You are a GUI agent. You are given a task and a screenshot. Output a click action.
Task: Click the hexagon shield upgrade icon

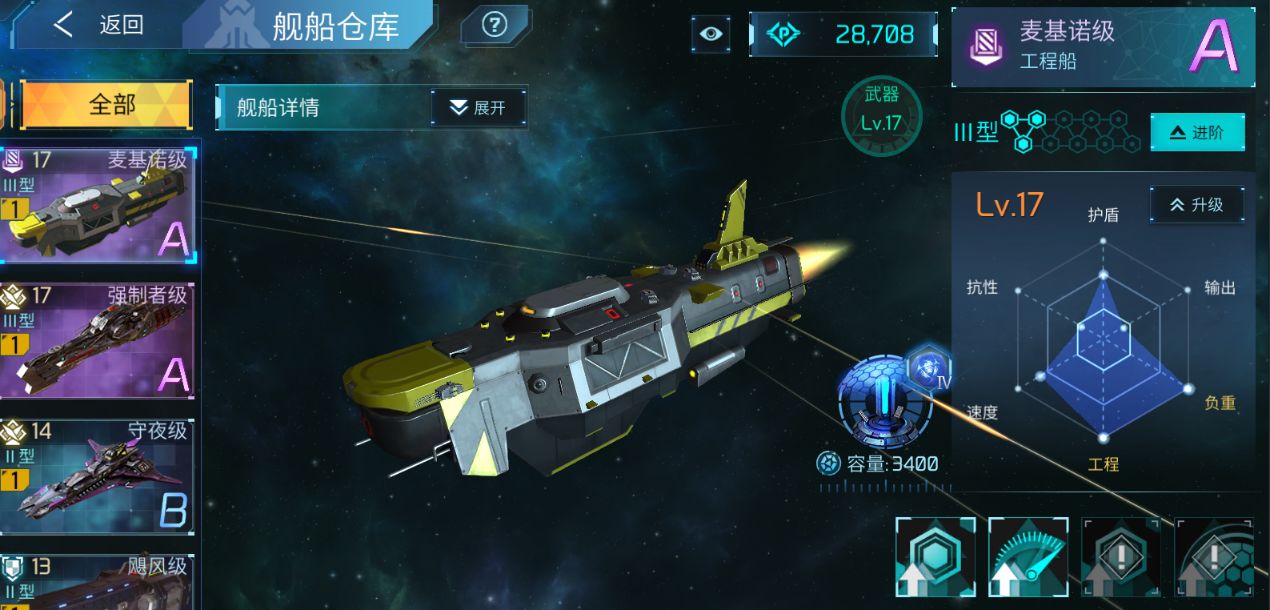pos(935,558)
